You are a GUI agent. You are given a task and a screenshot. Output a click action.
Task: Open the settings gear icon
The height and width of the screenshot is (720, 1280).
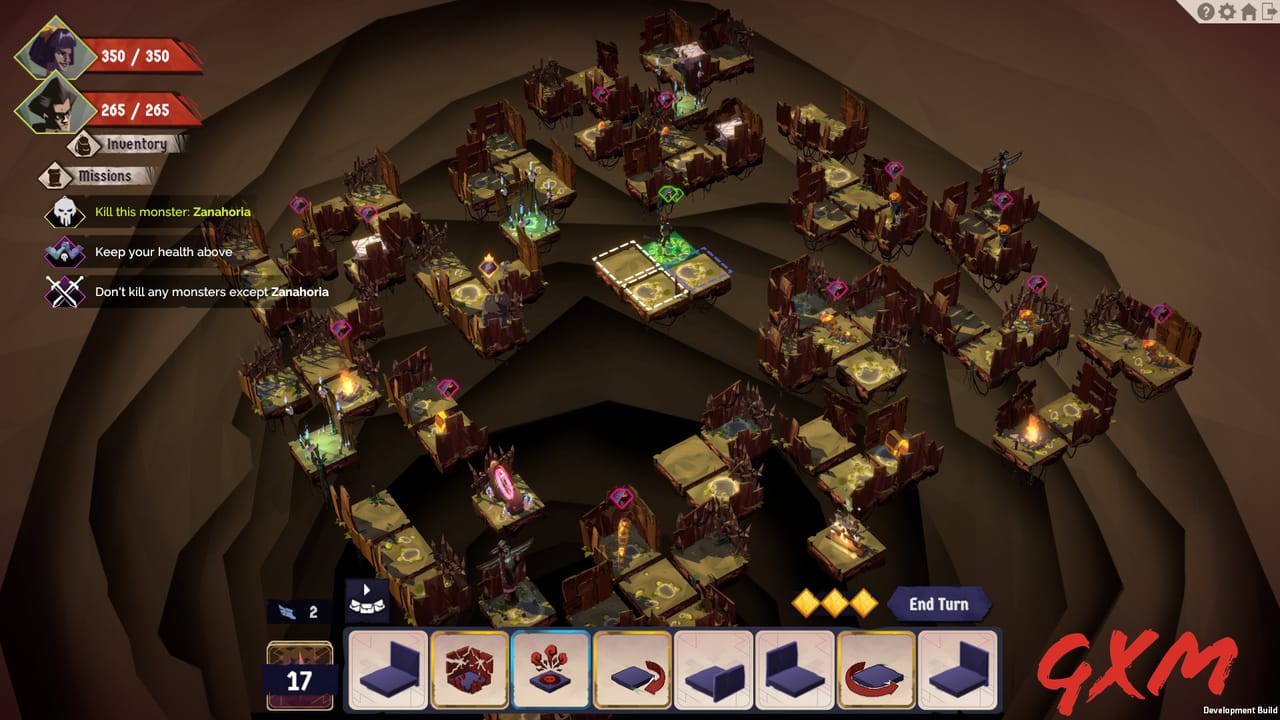(x=1227, y=12)
